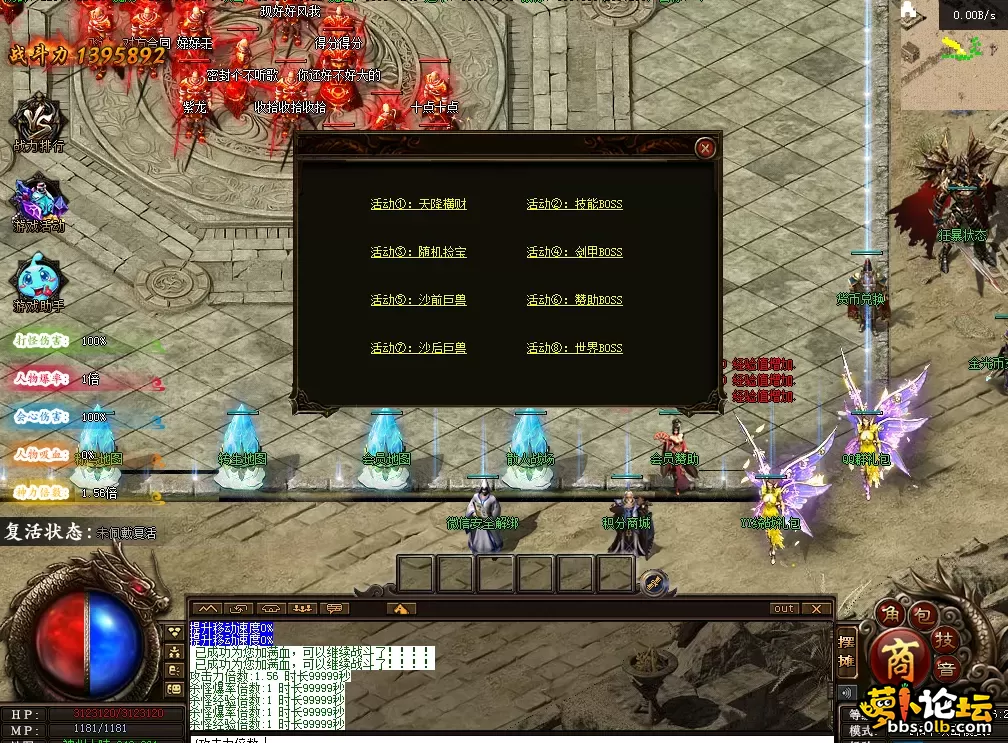Click the 音 sound button
Viewport: 1008px width, 743px height.
943,669
